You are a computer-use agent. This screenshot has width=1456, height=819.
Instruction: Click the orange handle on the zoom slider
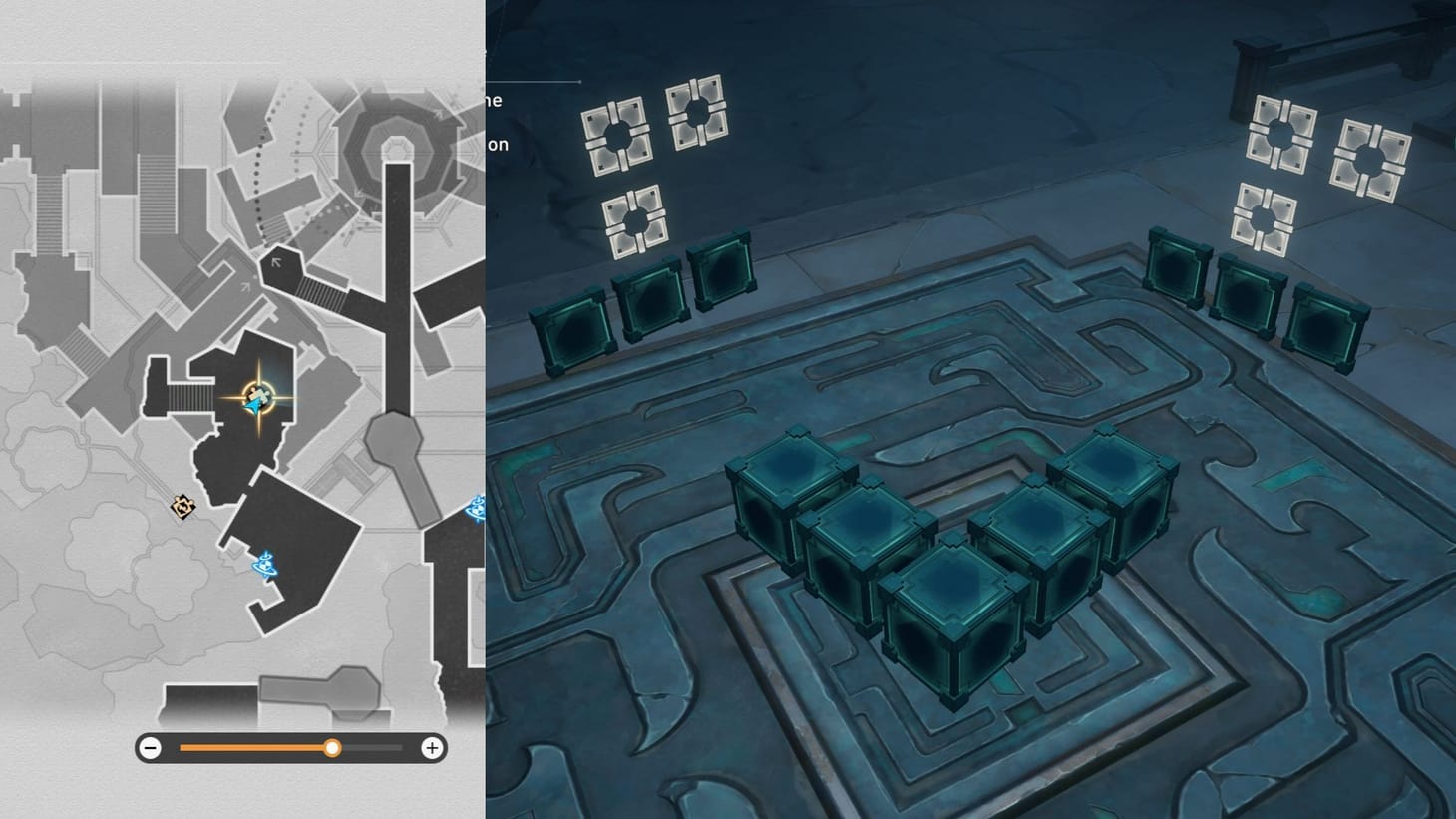pos(333,747)
